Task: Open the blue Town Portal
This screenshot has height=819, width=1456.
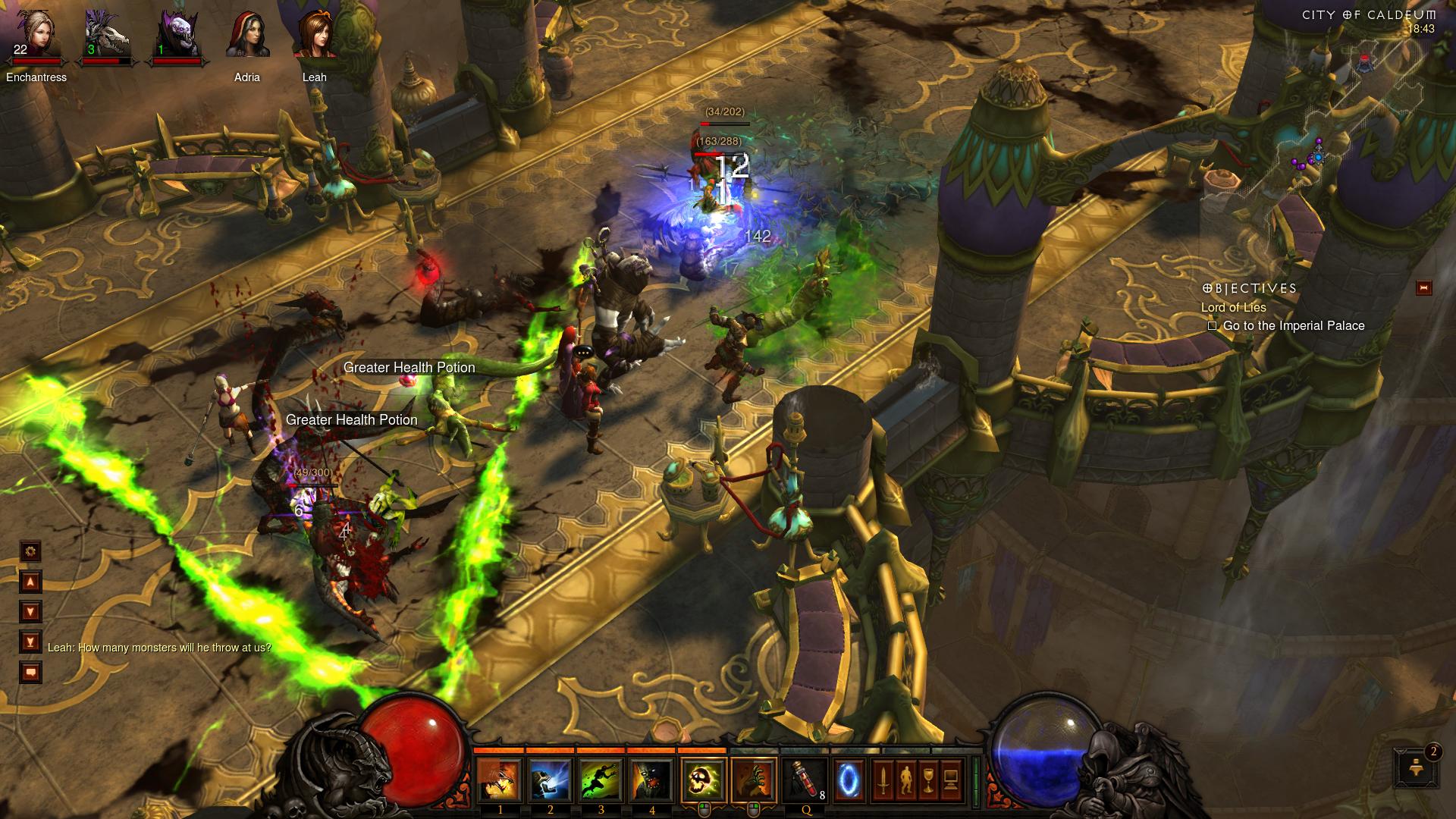Action: (x=849, y=780)
